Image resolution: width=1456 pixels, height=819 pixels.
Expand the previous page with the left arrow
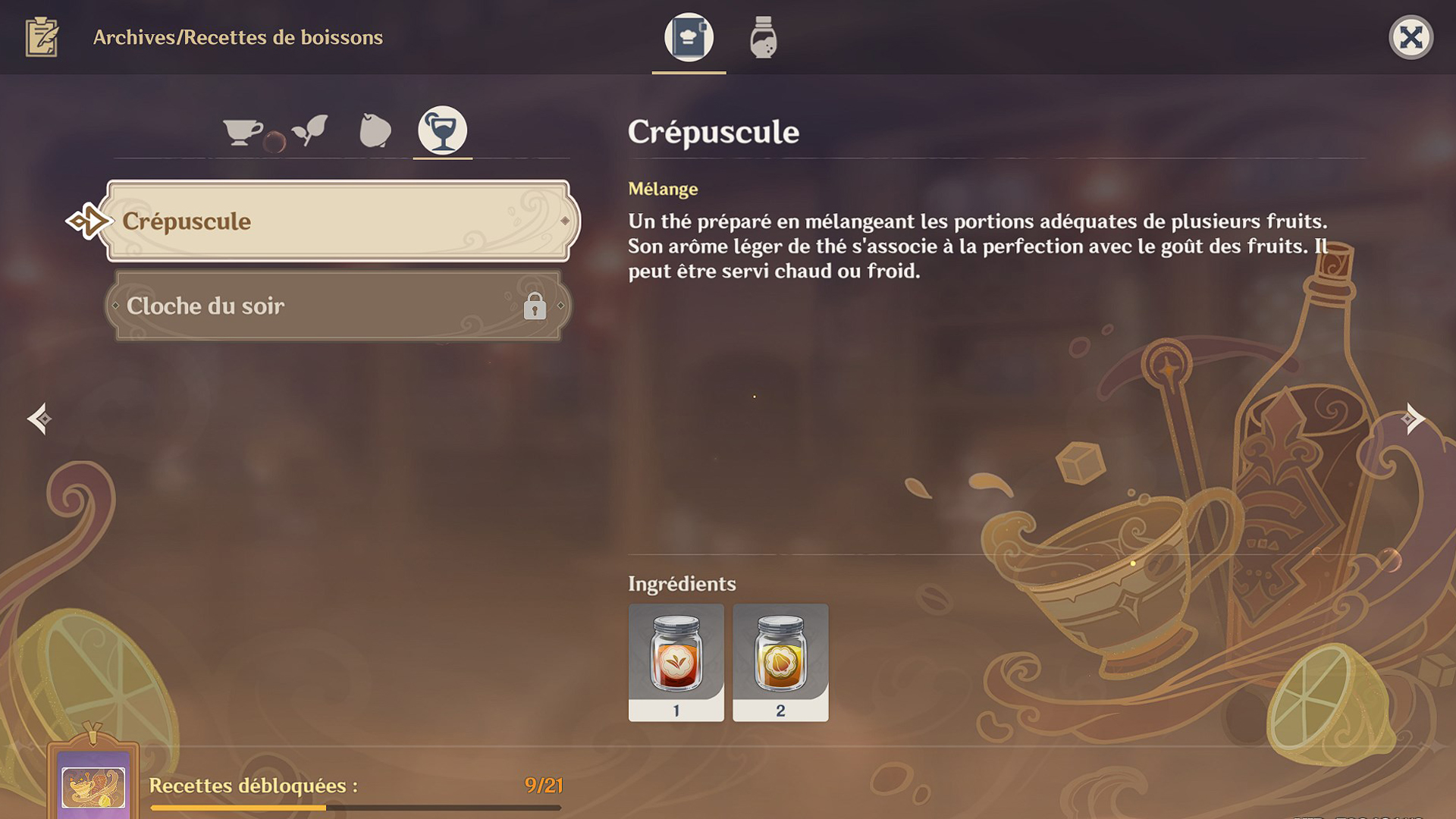tap(39, 418)
